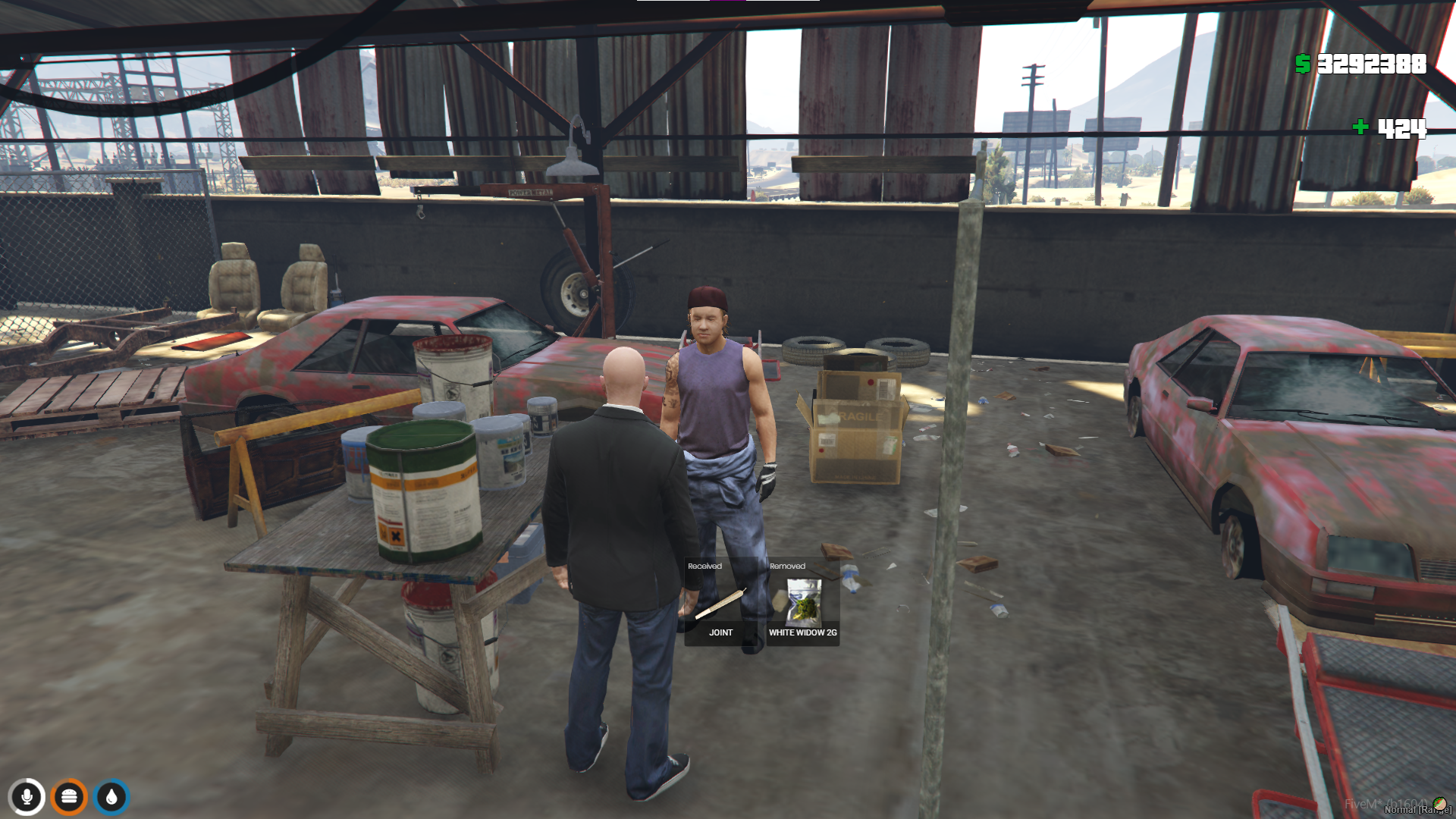This screenshot has height=819, width=1456.
Task: Select the Removed notification header
Action: [x=789, y=565]
